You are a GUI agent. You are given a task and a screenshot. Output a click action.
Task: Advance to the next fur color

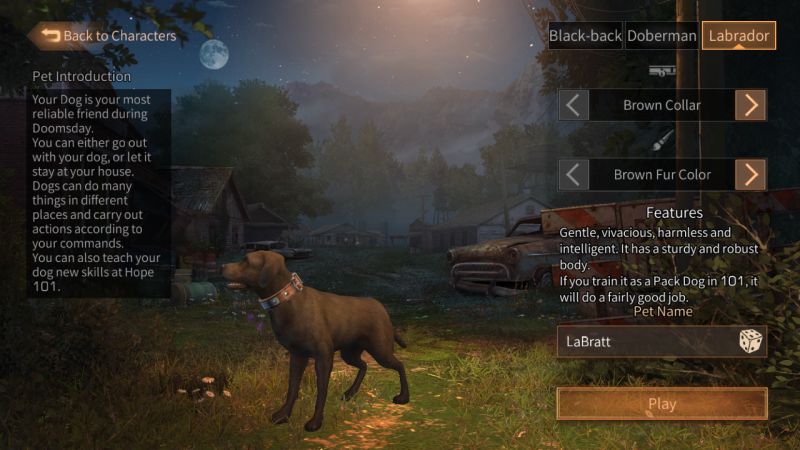tap(751, 174)
